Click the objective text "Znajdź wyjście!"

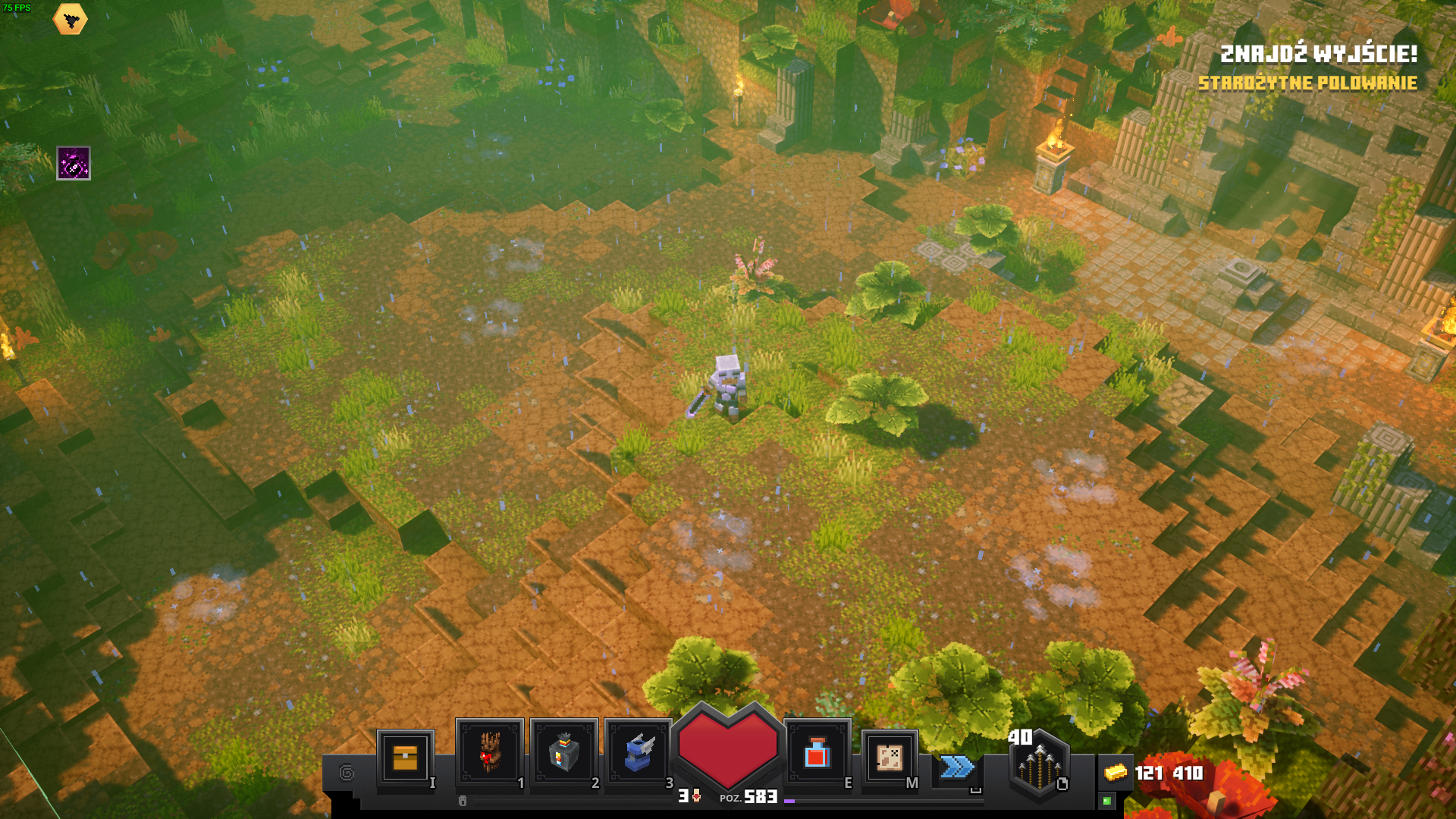[1318, 54]
